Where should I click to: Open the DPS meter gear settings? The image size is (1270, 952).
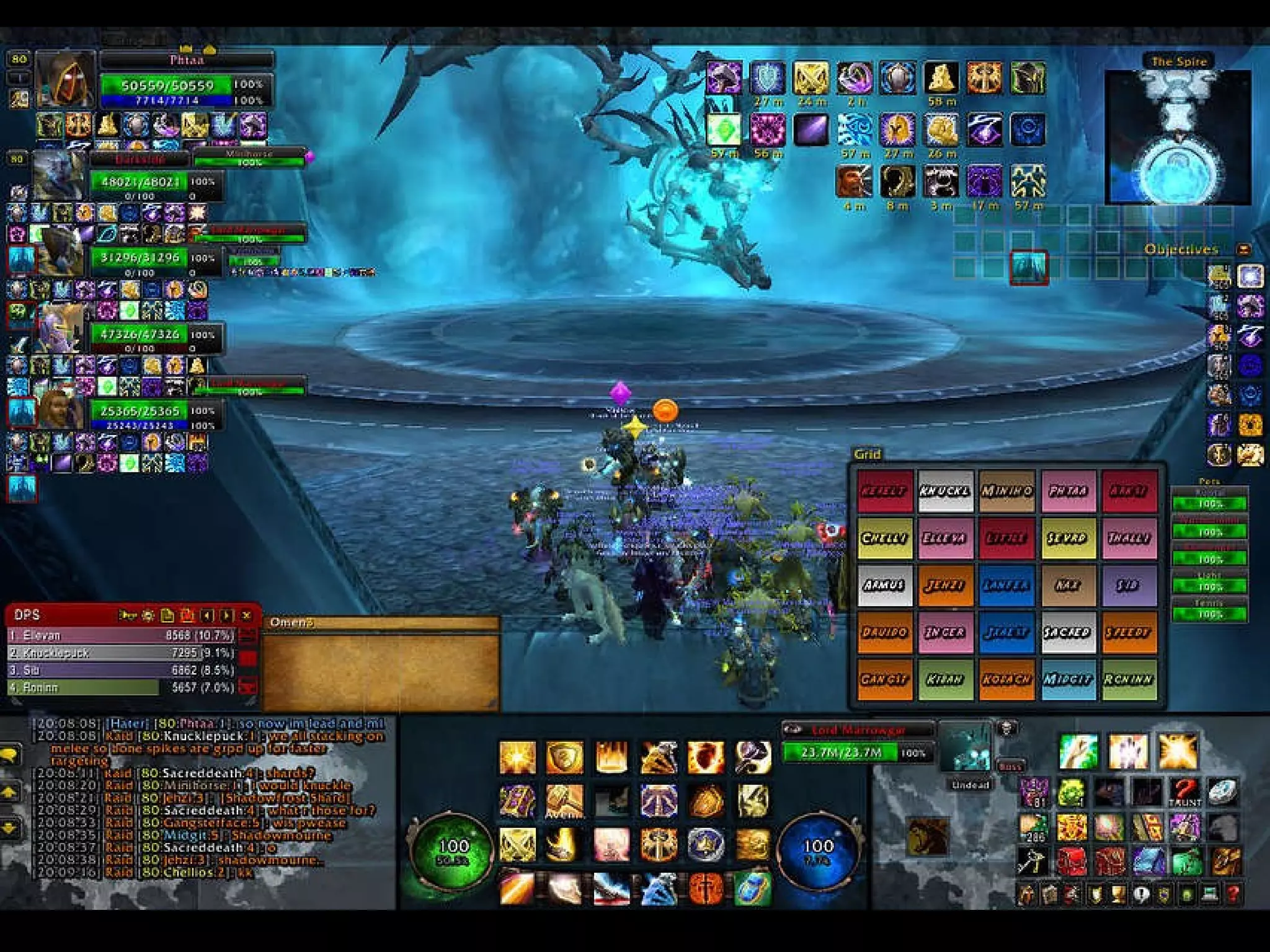(x=148, y=615)
